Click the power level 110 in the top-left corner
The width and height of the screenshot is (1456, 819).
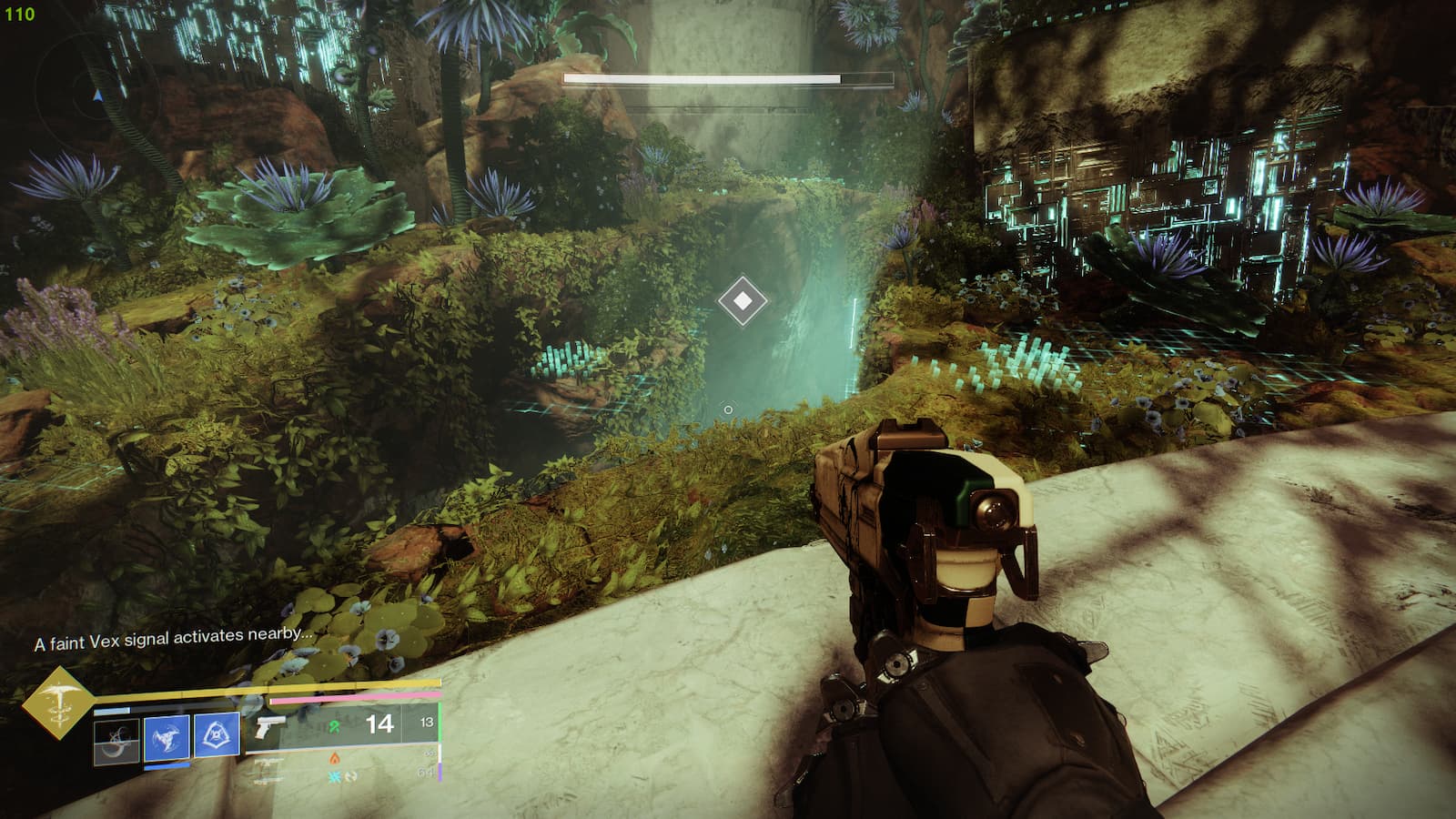[x=18, y=14]
